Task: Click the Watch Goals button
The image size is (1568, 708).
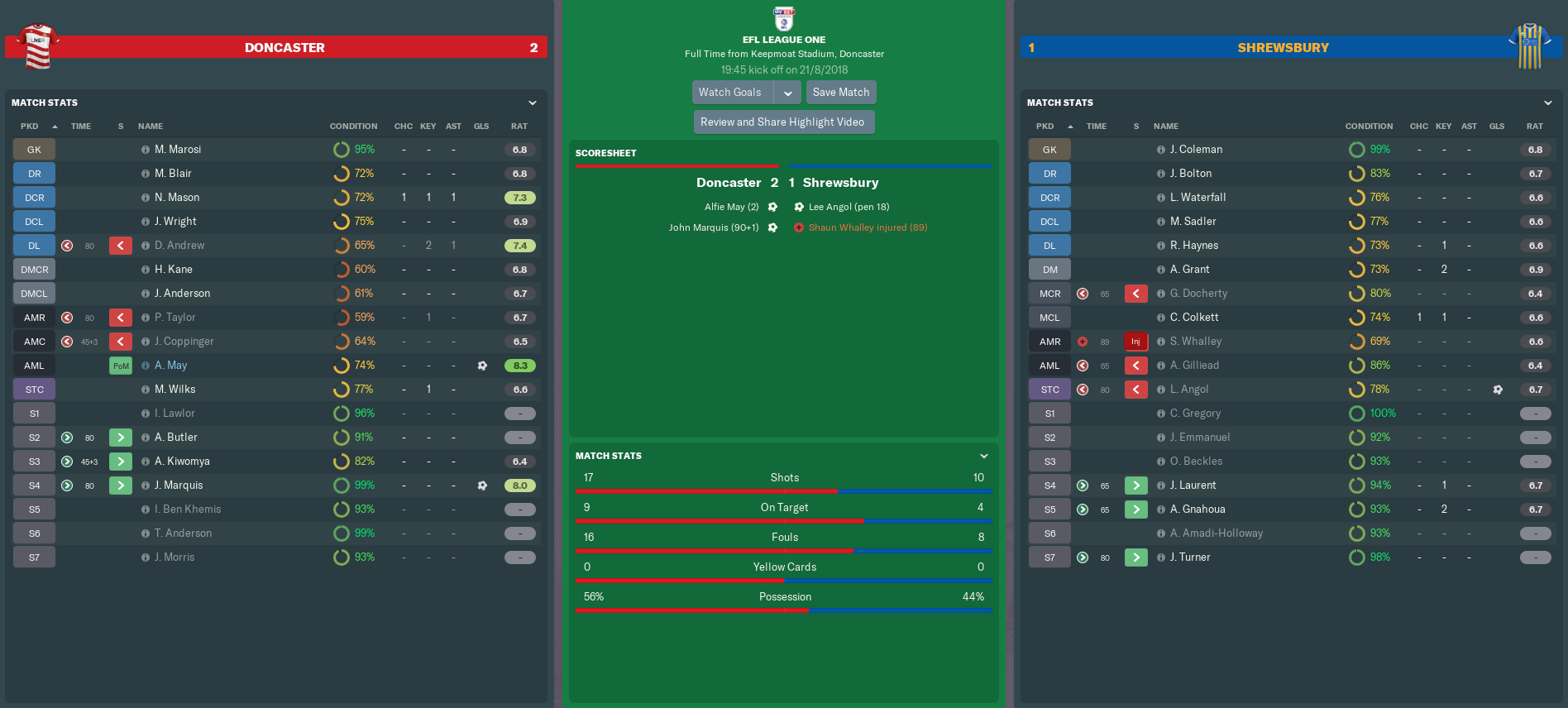Action: coord(730,93)
